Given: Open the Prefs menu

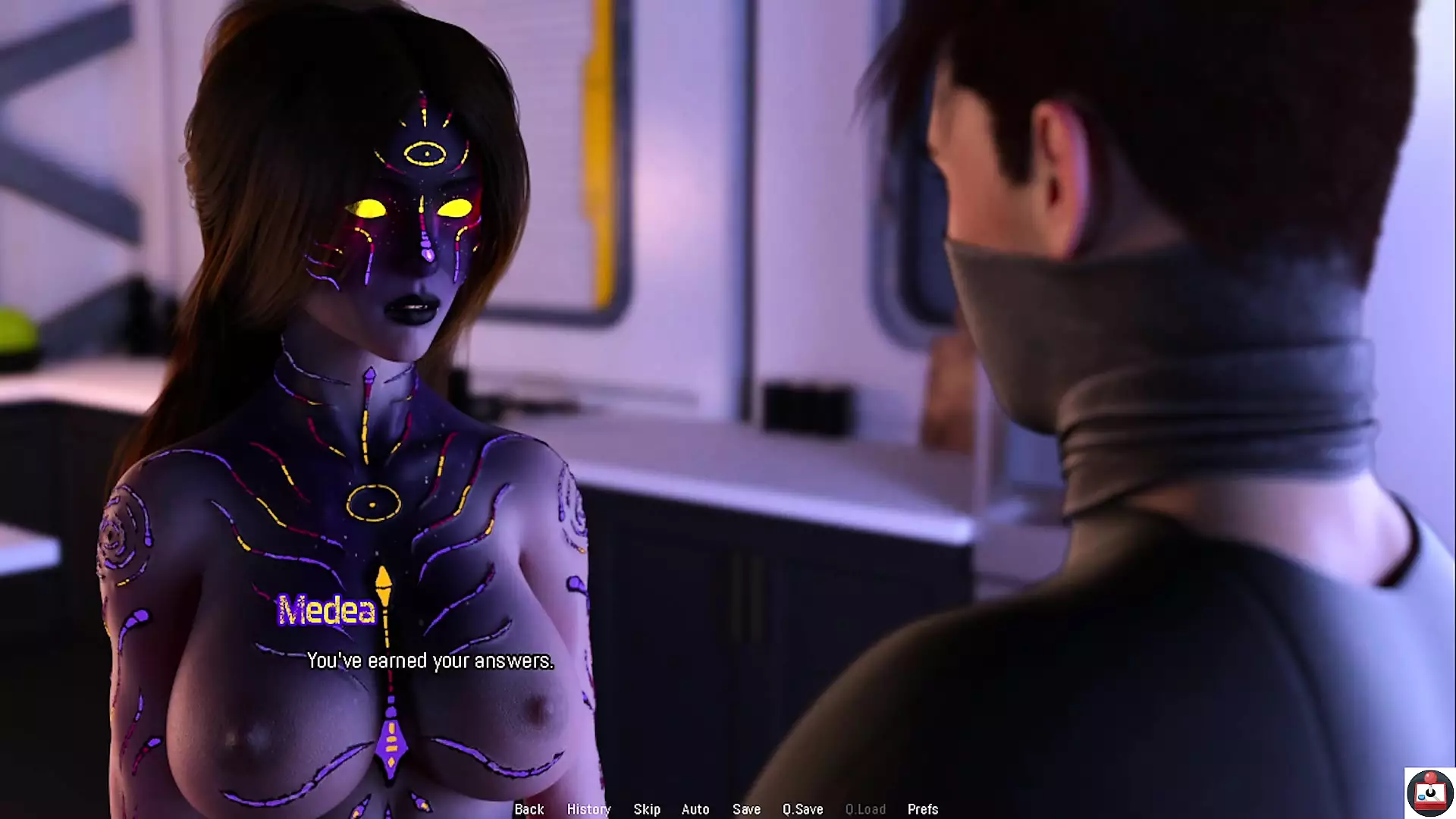Looking at the screenshot, I should pyautogui.click(x=923, y=809).
